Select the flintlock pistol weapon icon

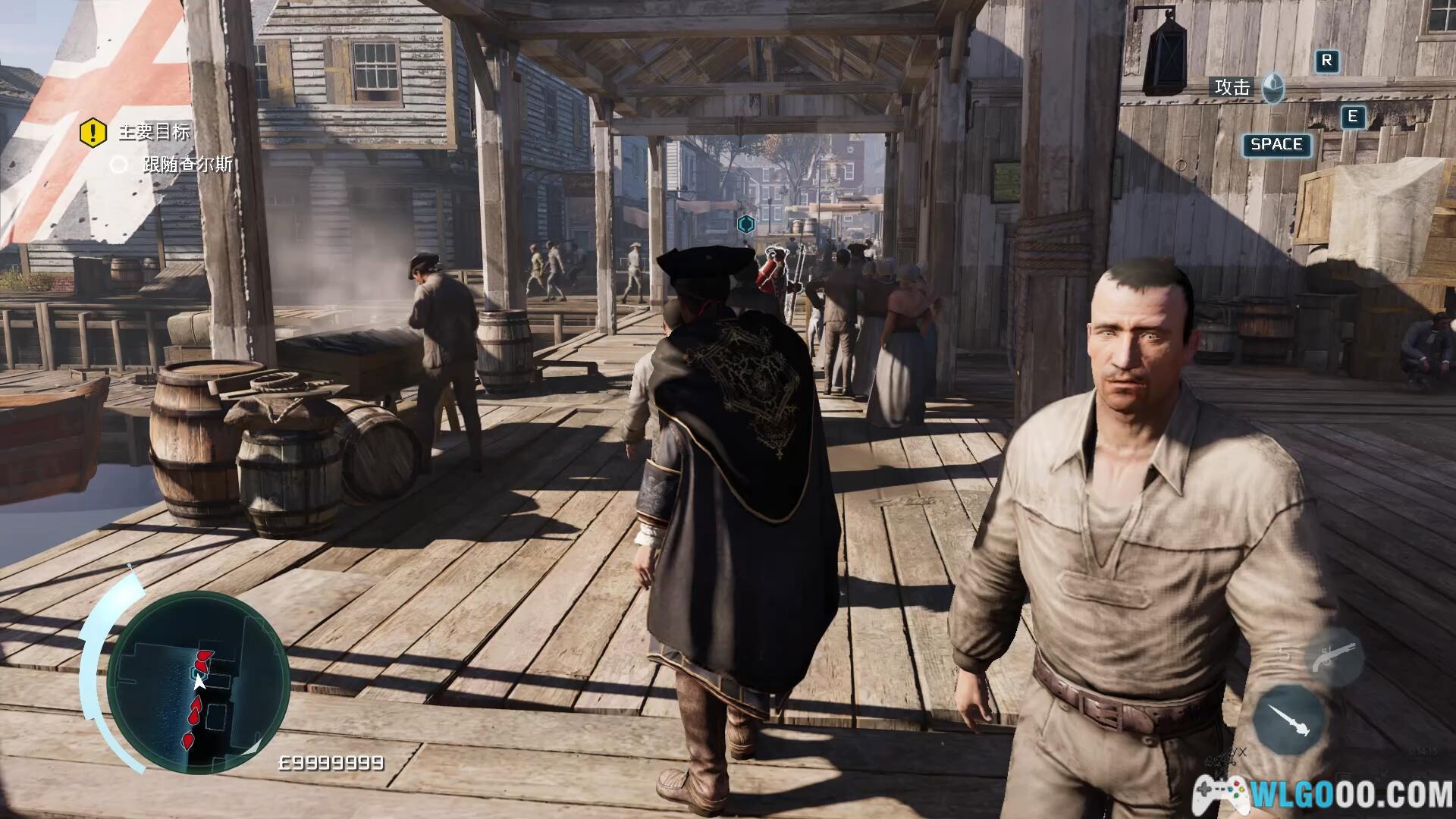pos(1332,658)
